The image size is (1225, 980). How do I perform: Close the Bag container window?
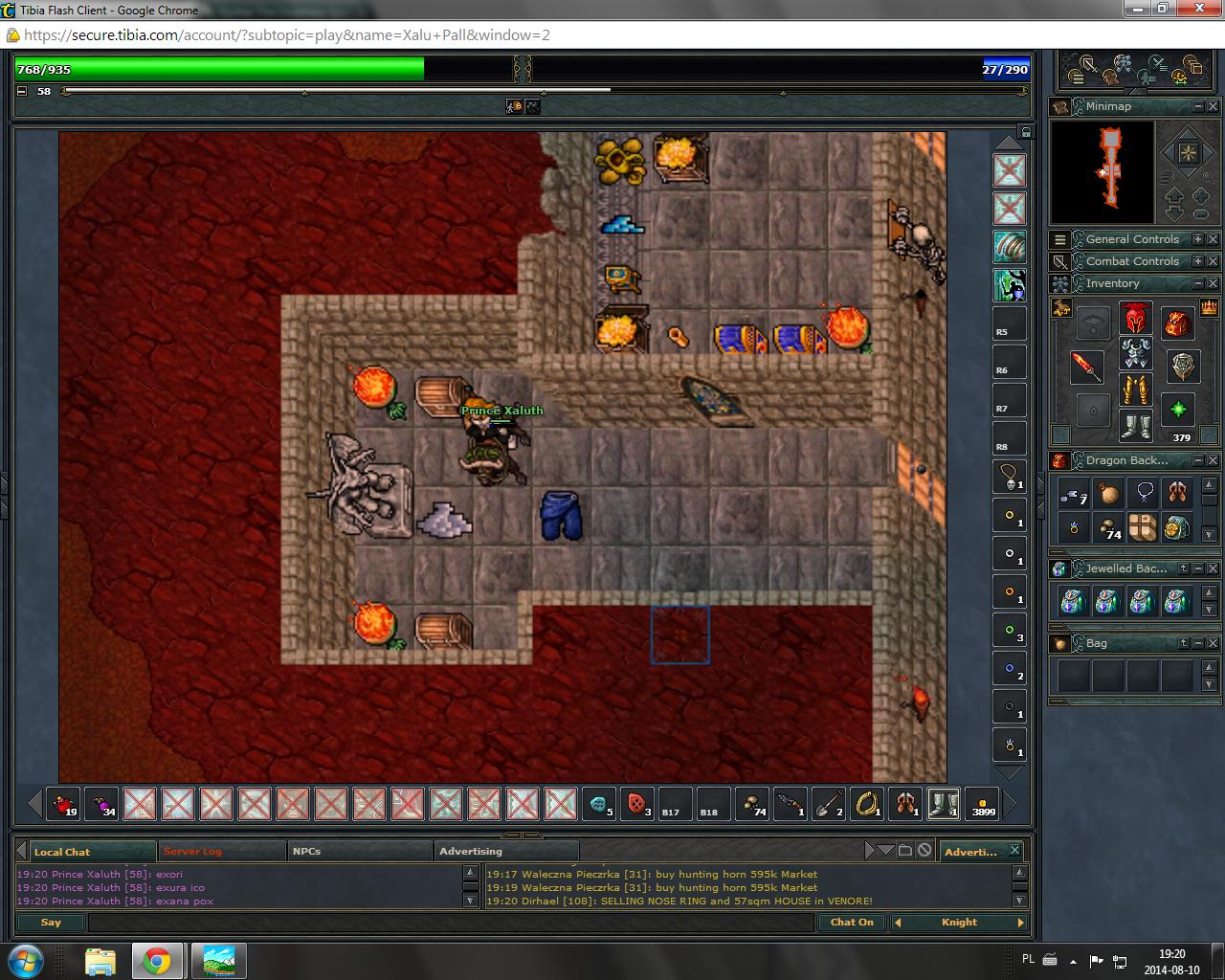[1213, 643]
